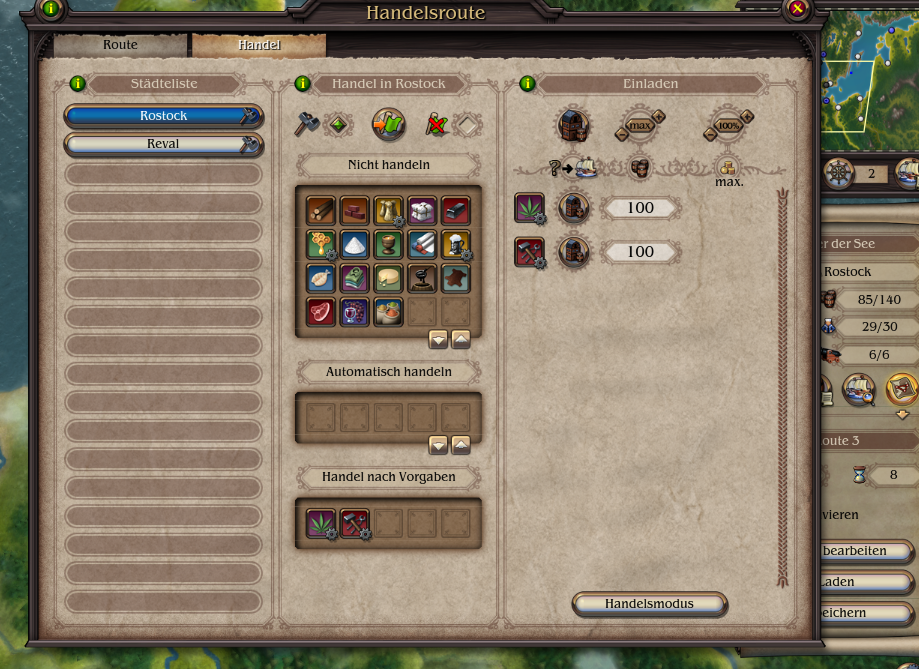Click the hemp leaf icon under Einladen
The width and height of the screenshot is (919, 669).
pyautogui.click(x=528, y=208)
